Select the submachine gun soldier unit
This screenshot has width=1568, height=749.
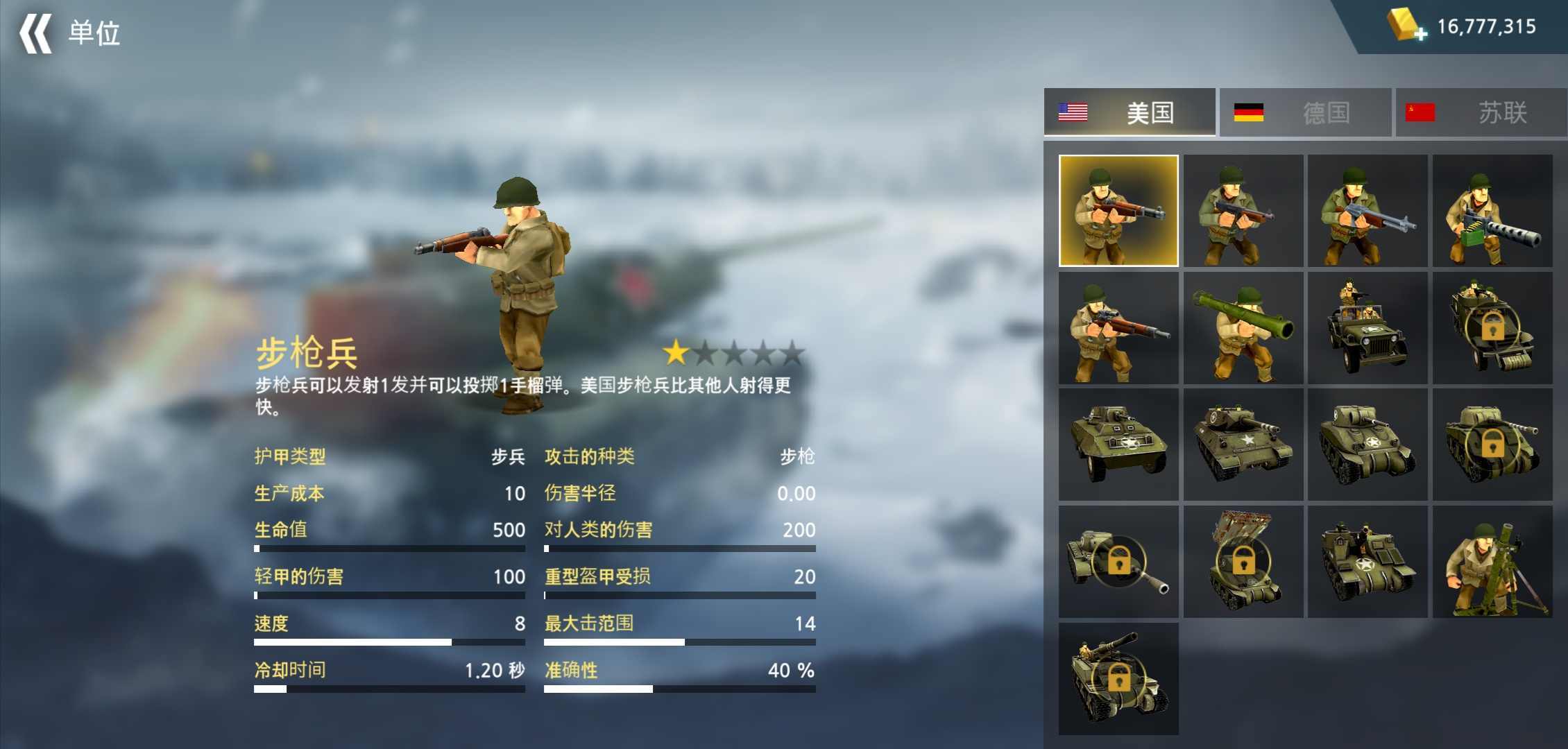click(x=1242, y=212)
